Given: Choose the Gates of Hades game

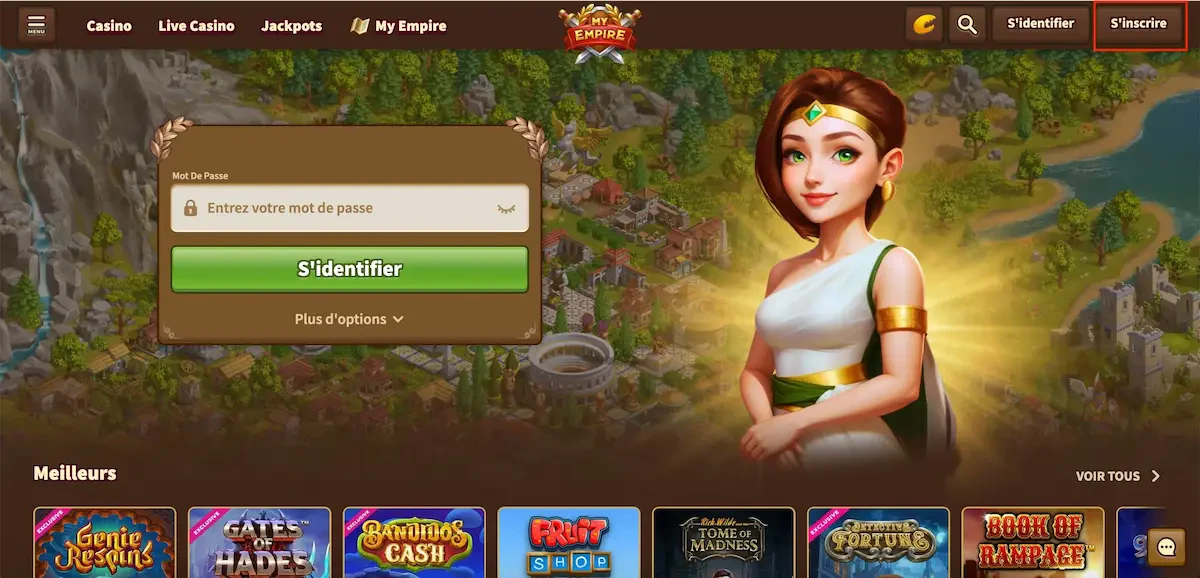Looking at the screenshot, I should [x=259, y=543].
